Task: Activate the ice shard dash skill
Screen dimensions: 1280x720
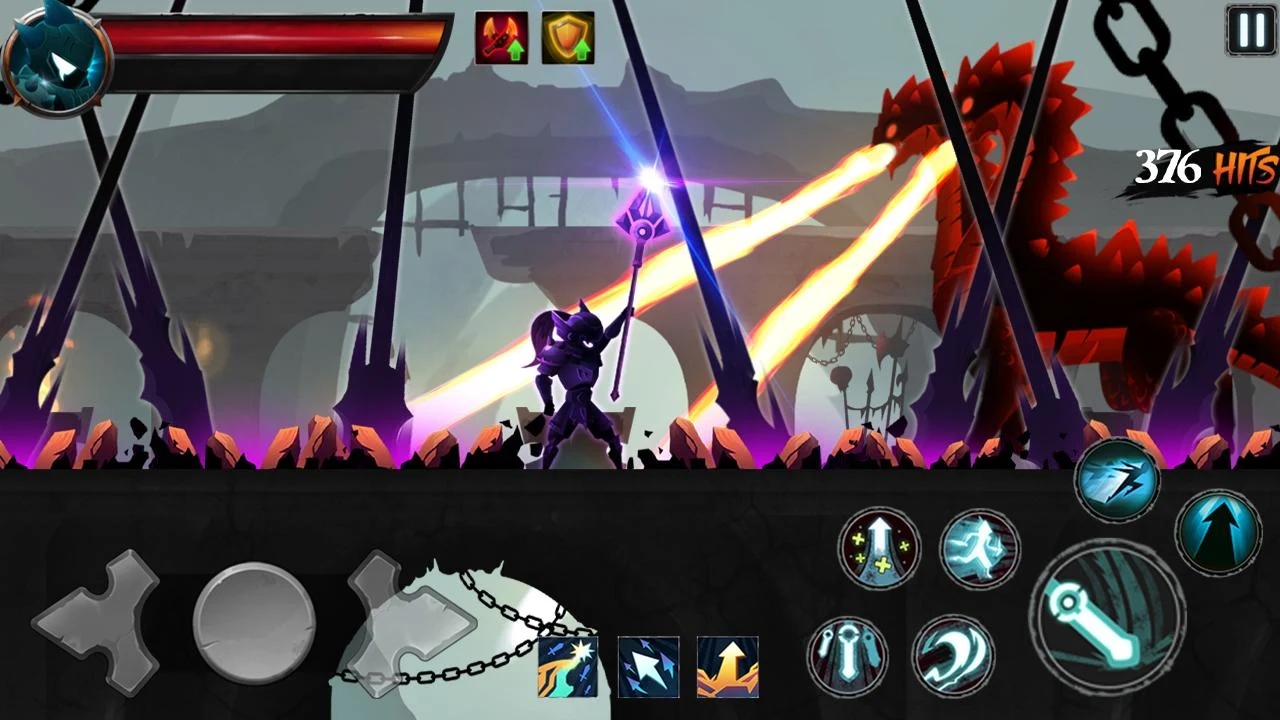Action: [x=1117, y=480]
